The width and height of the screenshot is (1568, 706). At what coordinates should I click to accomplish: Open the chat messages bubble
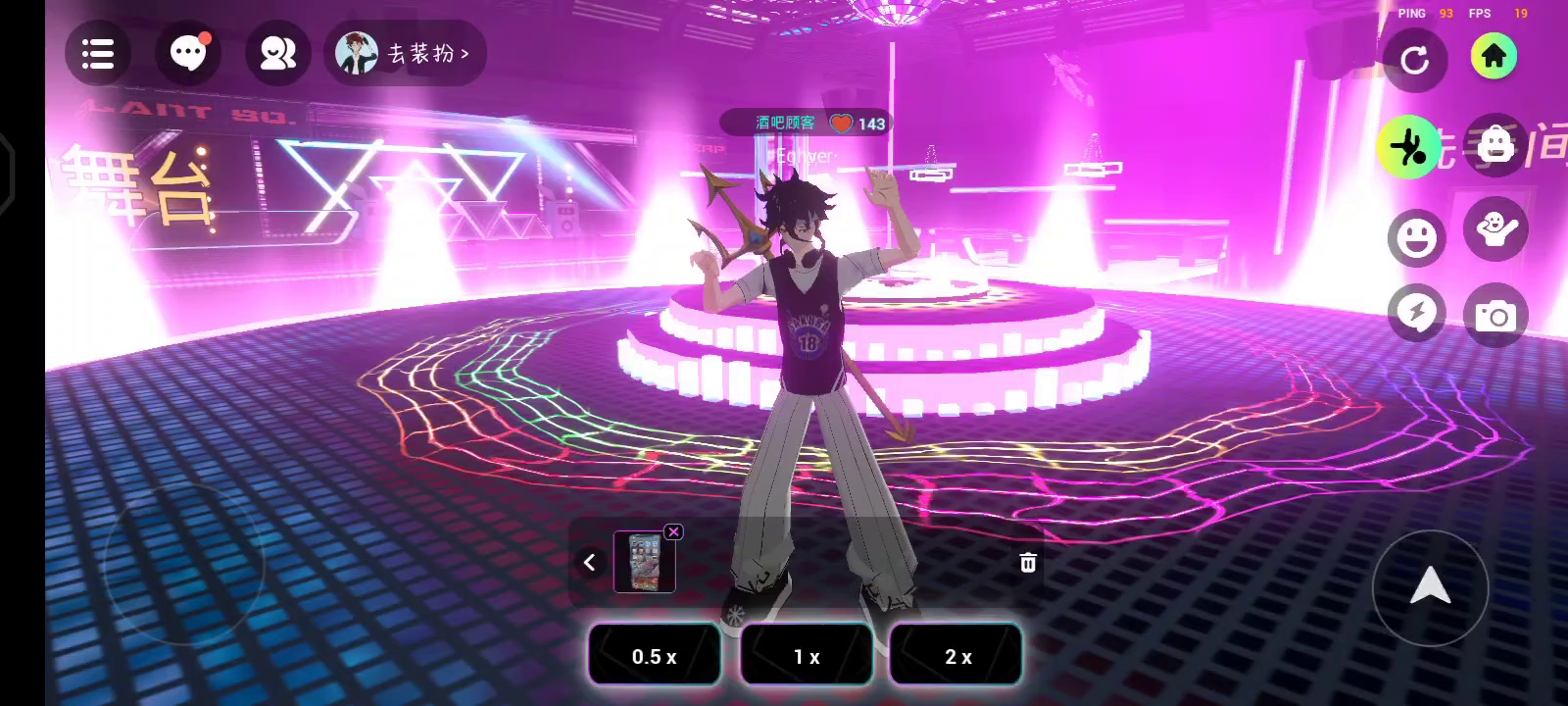click(188, 54)
